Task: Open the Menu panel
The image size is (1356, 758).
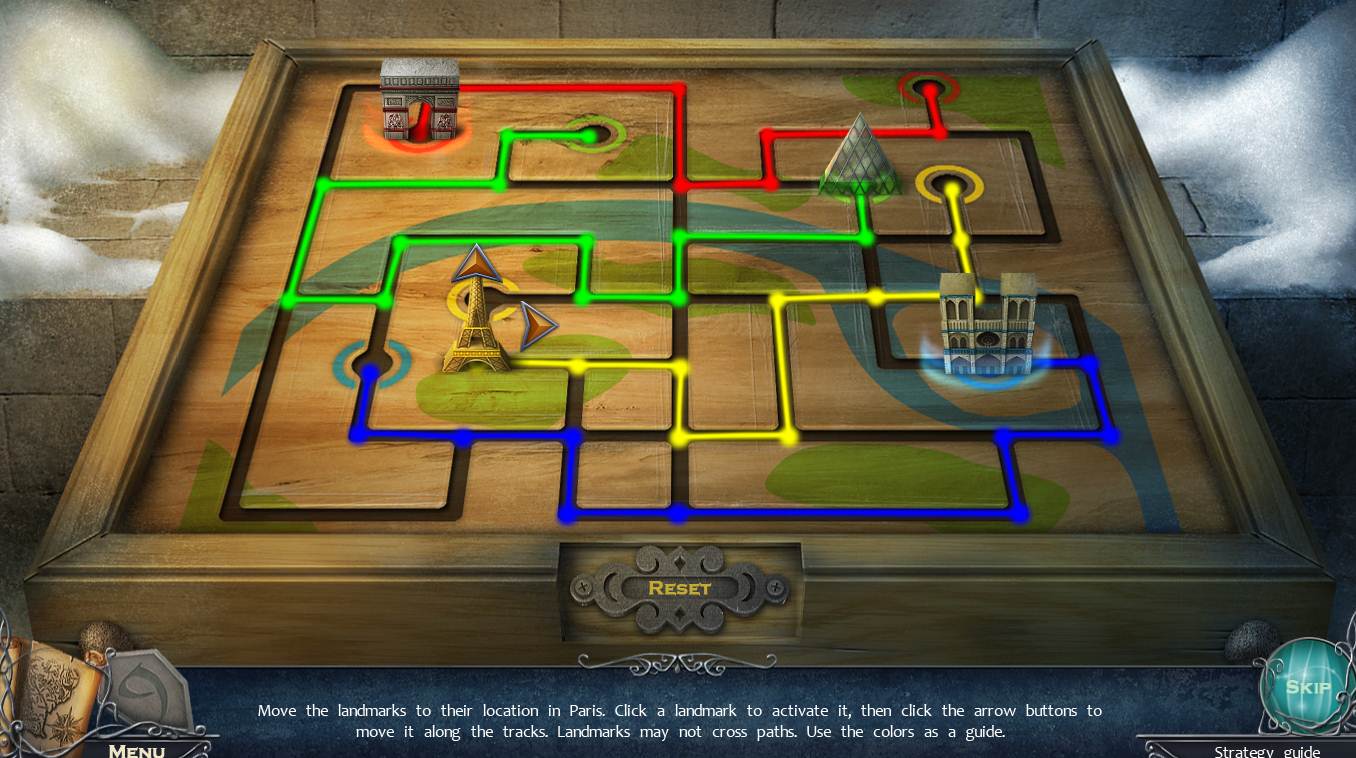Action: click(x=137, y=750)
